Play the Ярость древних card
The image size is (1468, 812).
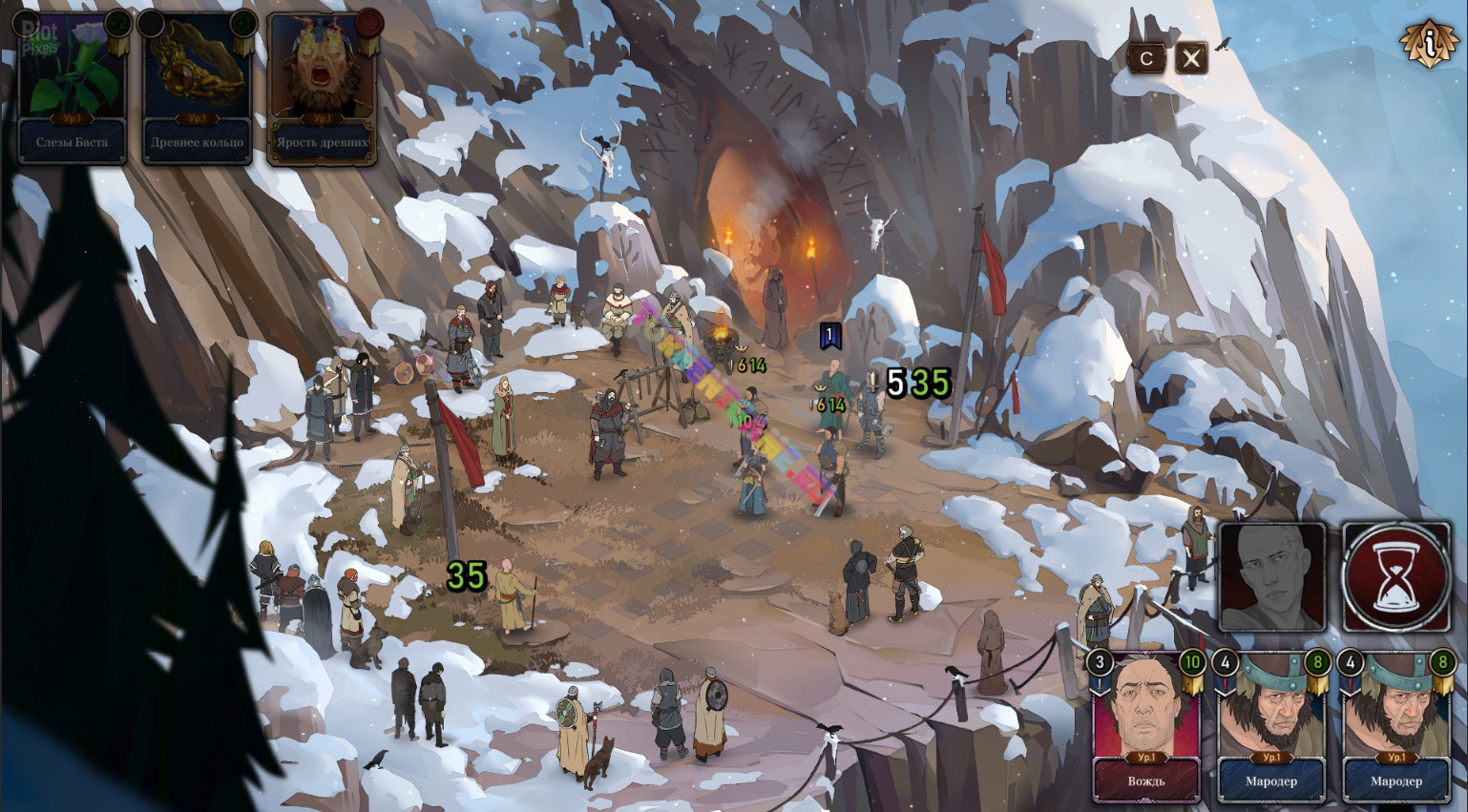coord(322,88)
